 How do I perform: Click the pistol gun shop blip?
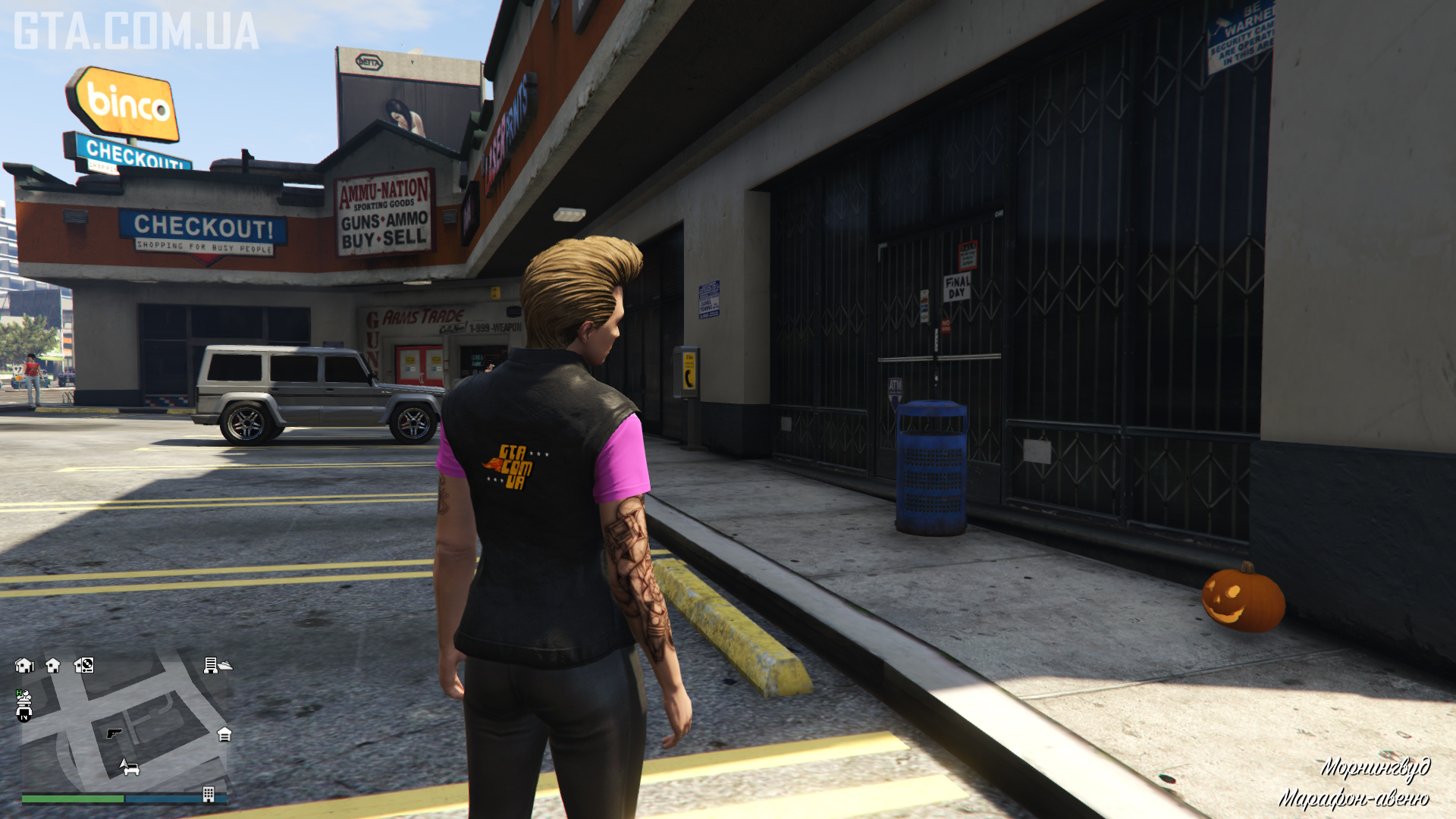pos(114,733)
